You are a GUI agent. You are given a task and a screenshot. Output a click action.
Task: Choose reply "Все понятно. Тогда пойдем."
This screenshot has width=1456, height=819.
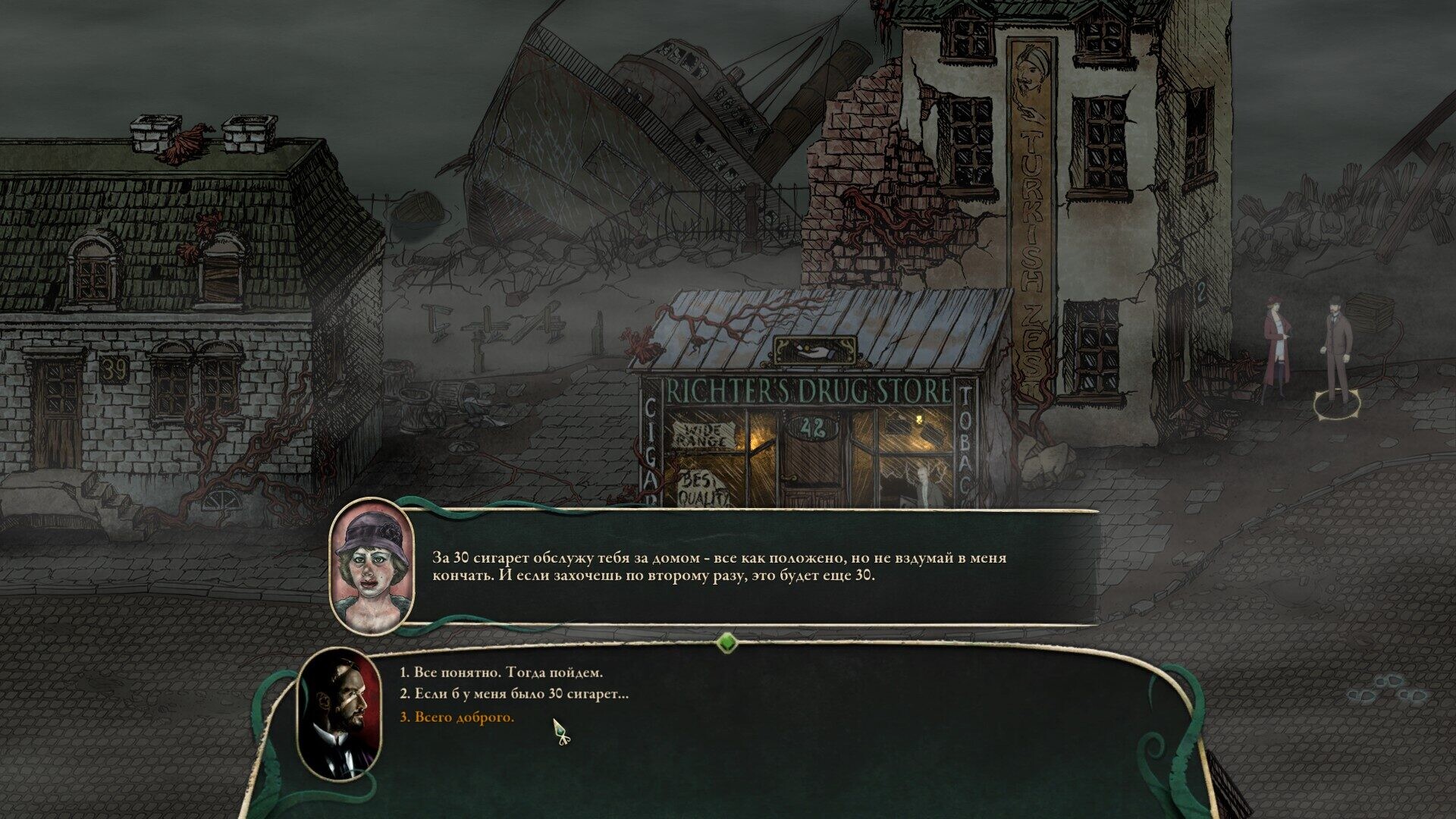[501, 673]
